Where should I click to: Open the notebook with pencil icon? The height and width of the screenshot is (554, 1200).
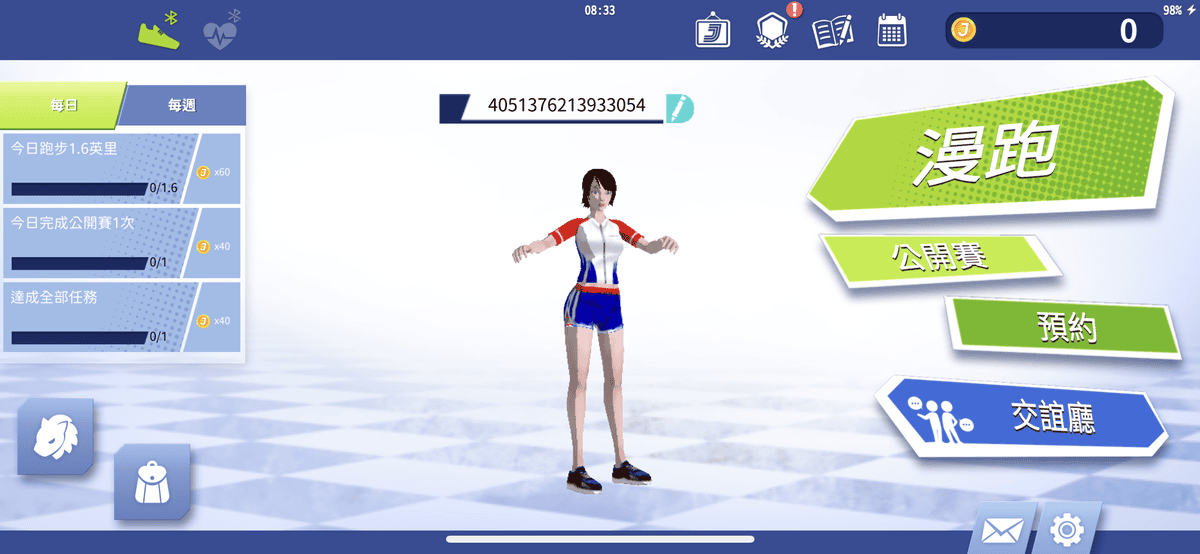(x=832, y=31)
